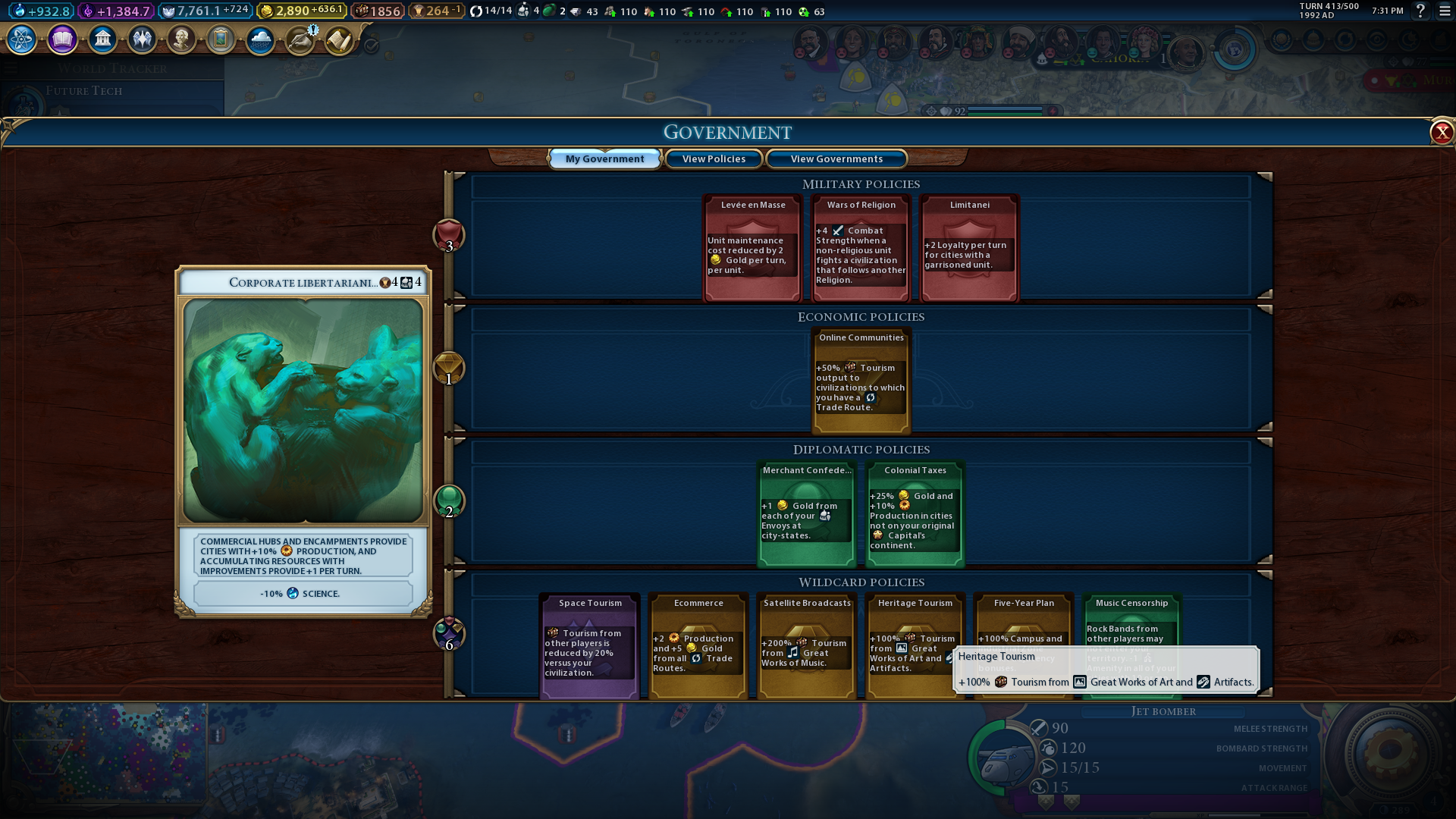Open the technology tree research icon
Screen dimensions: 1456x819
click(x=22, y=39)
